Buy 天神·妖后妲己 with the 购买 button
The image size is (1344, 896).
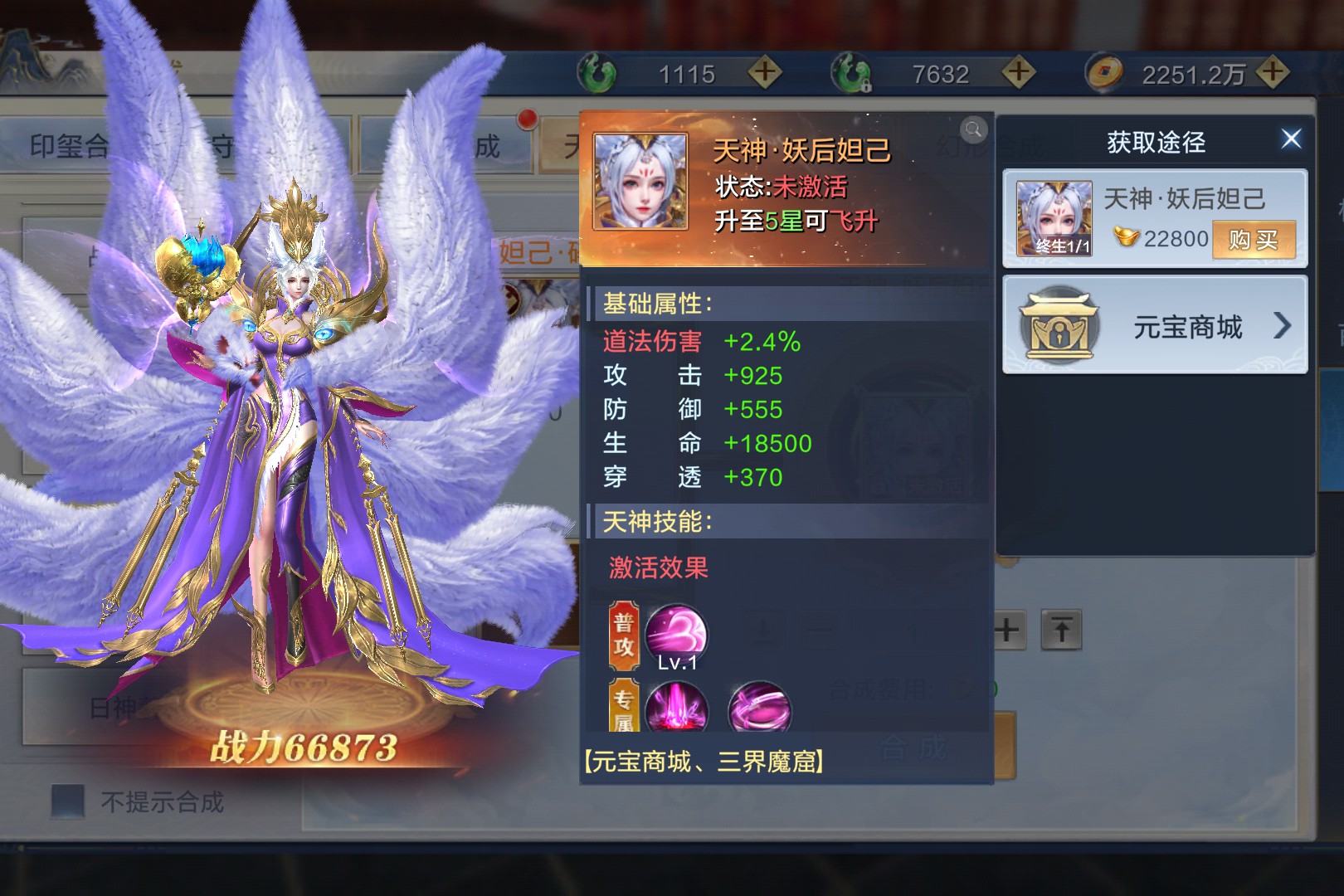pyautogui.click(x=1253, y=240)
